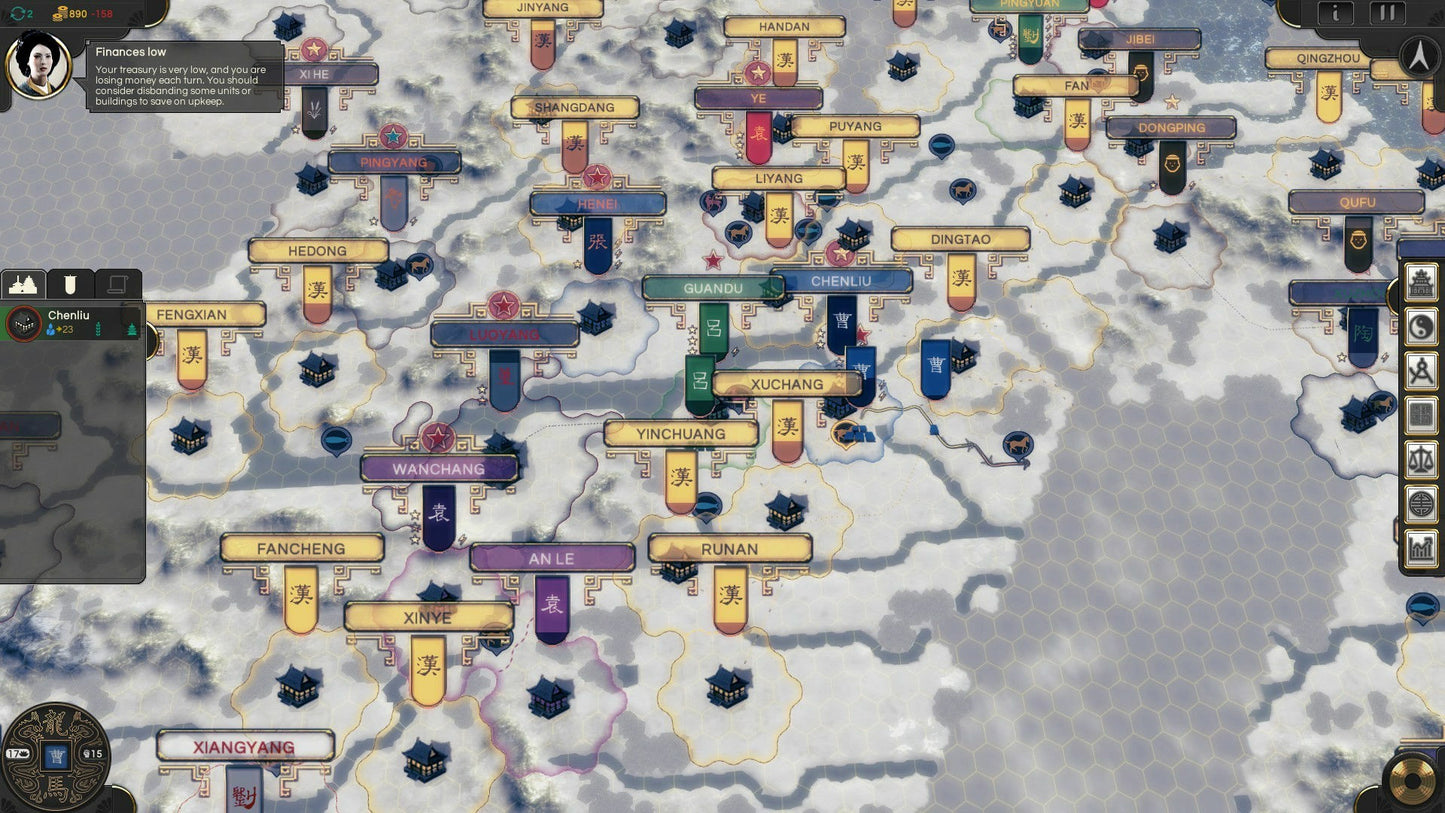The width and height of the screenshot is (1445, 813).
Task: Toggle the info button beside the pause control
Action: (x=1336, y=14)
